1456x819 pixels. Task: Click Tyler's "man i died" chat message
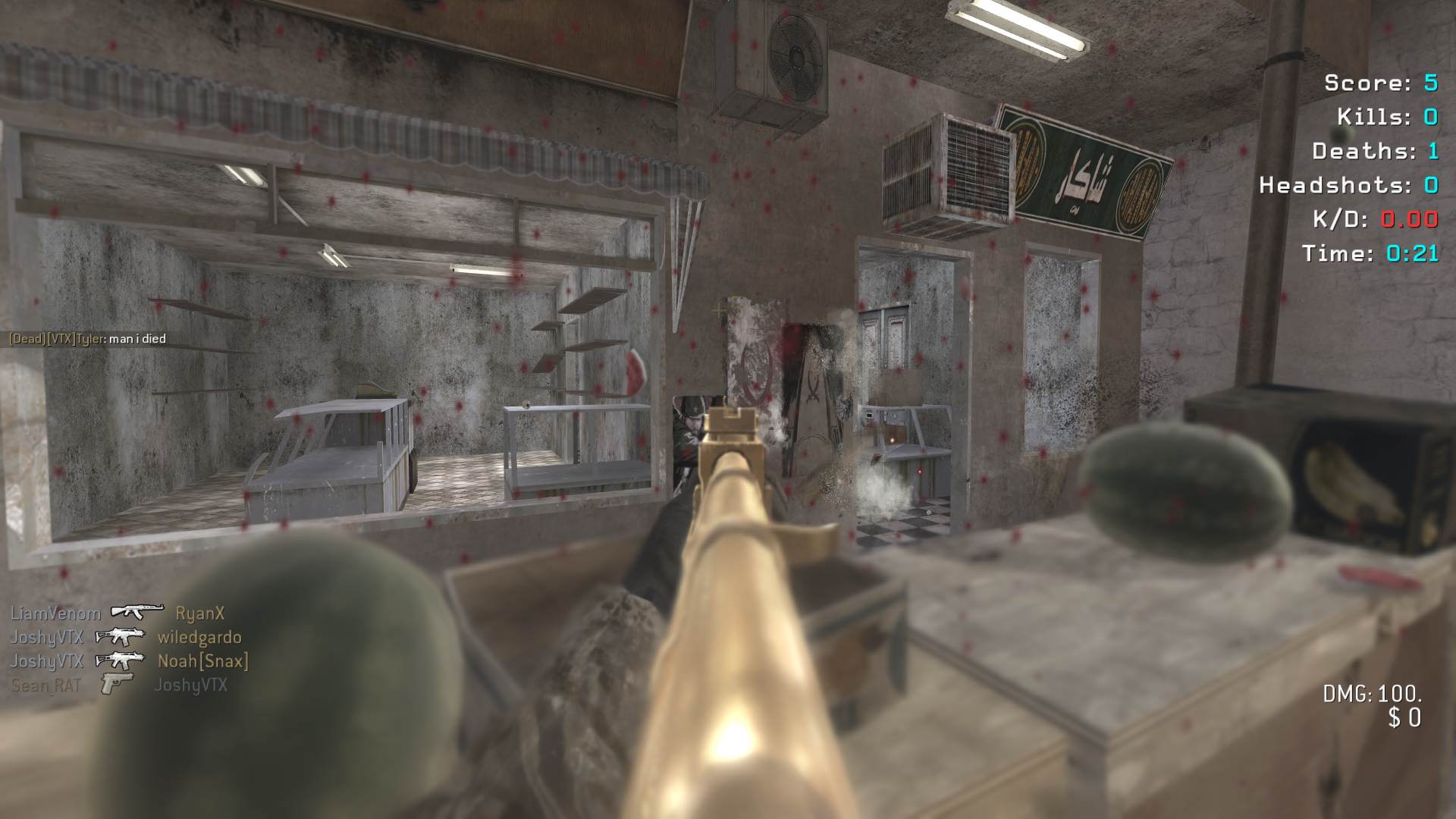pyautogui.click(x=87, y=339)
